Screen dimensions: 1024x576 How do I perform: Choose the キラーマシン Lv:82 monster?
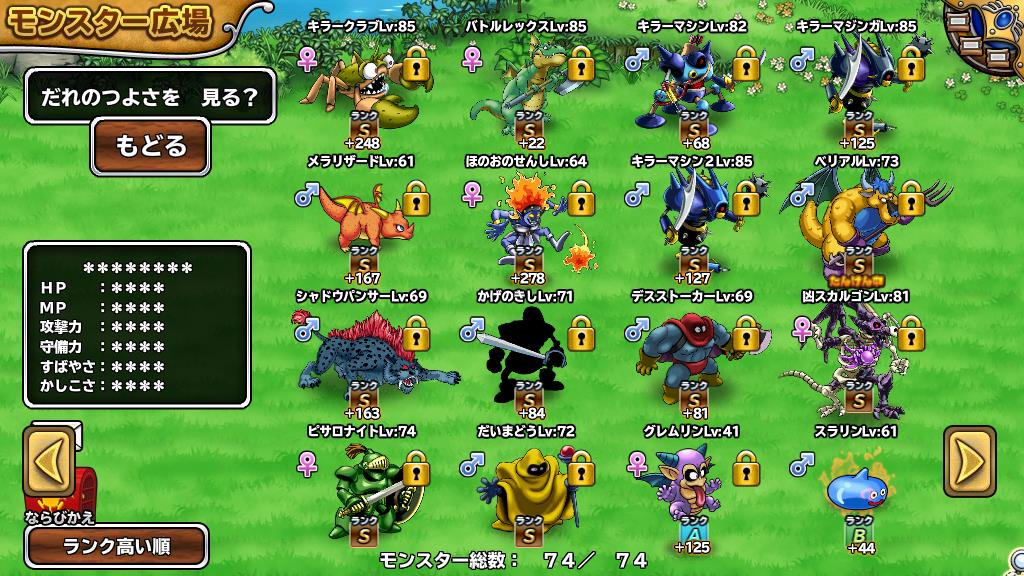[690, 87]
